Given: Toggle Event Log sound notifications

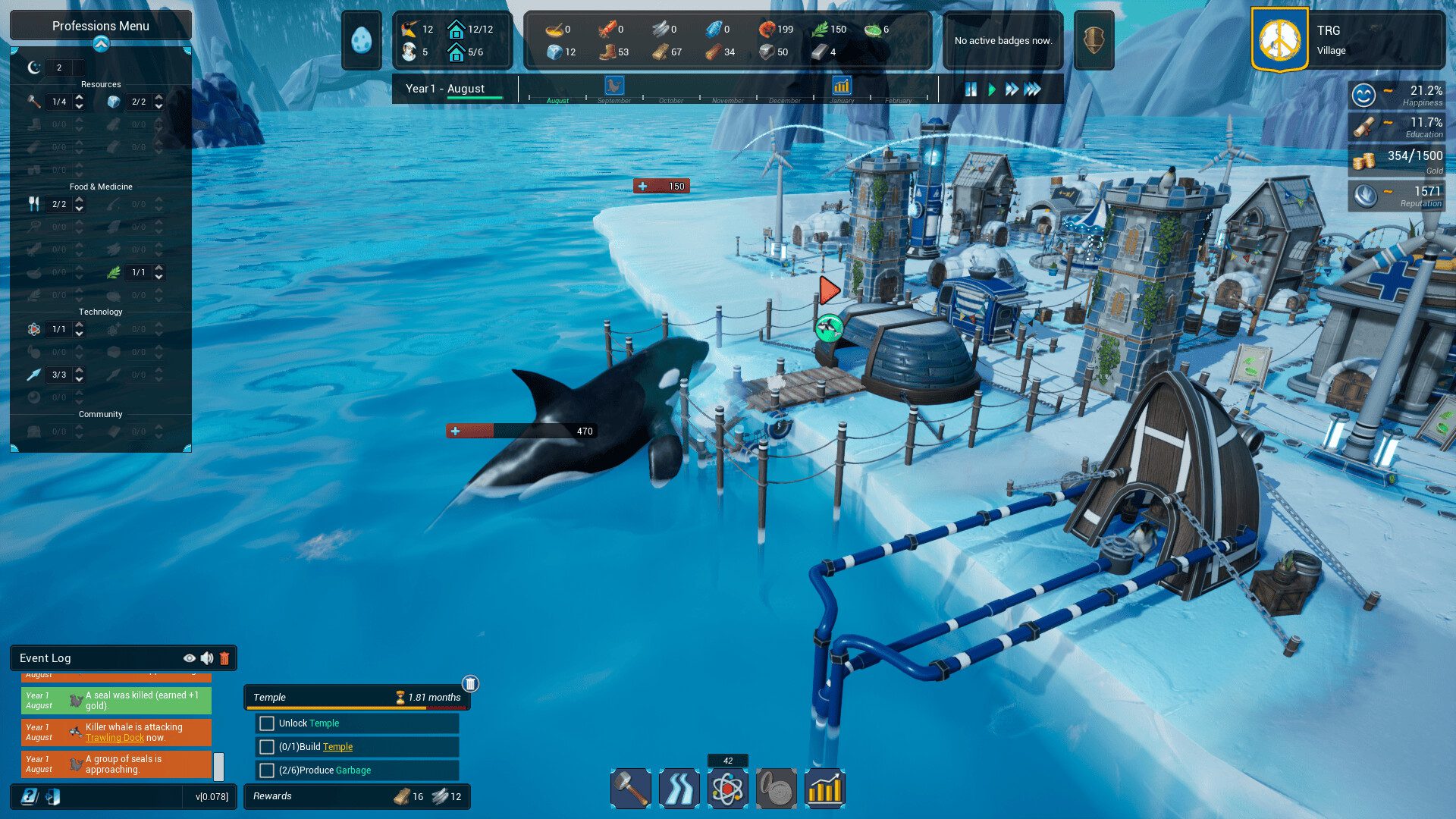Looking at the screenshot, I should [x=207, y=658].
